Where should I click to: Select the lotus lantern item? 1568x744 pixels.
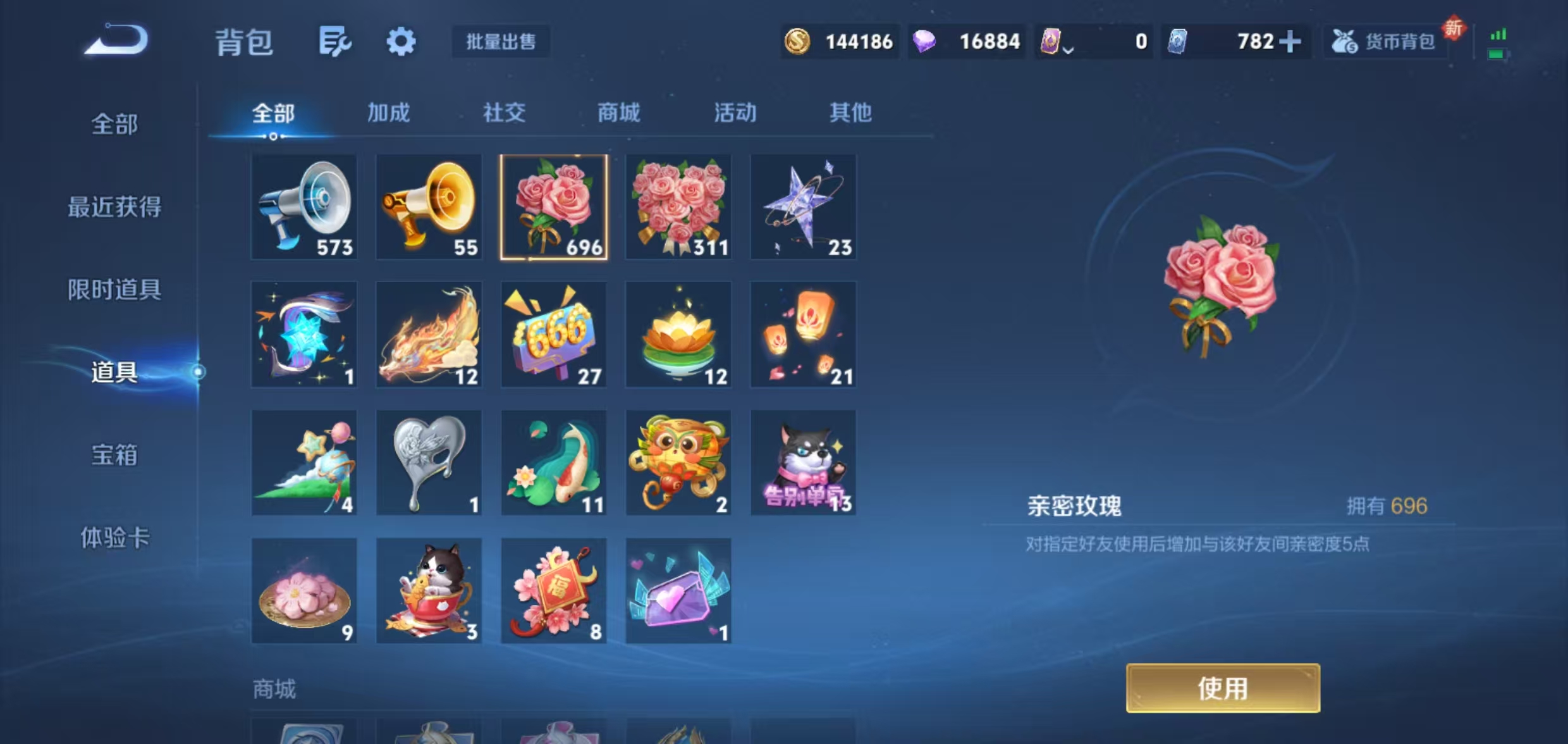[678, 335]
